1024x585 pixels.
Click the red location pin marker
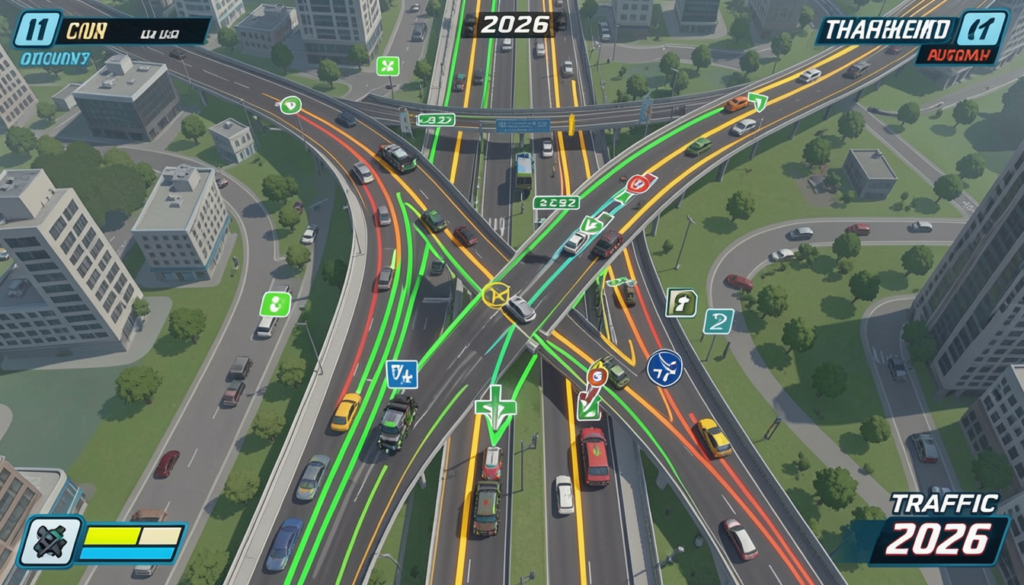[597, 375]
